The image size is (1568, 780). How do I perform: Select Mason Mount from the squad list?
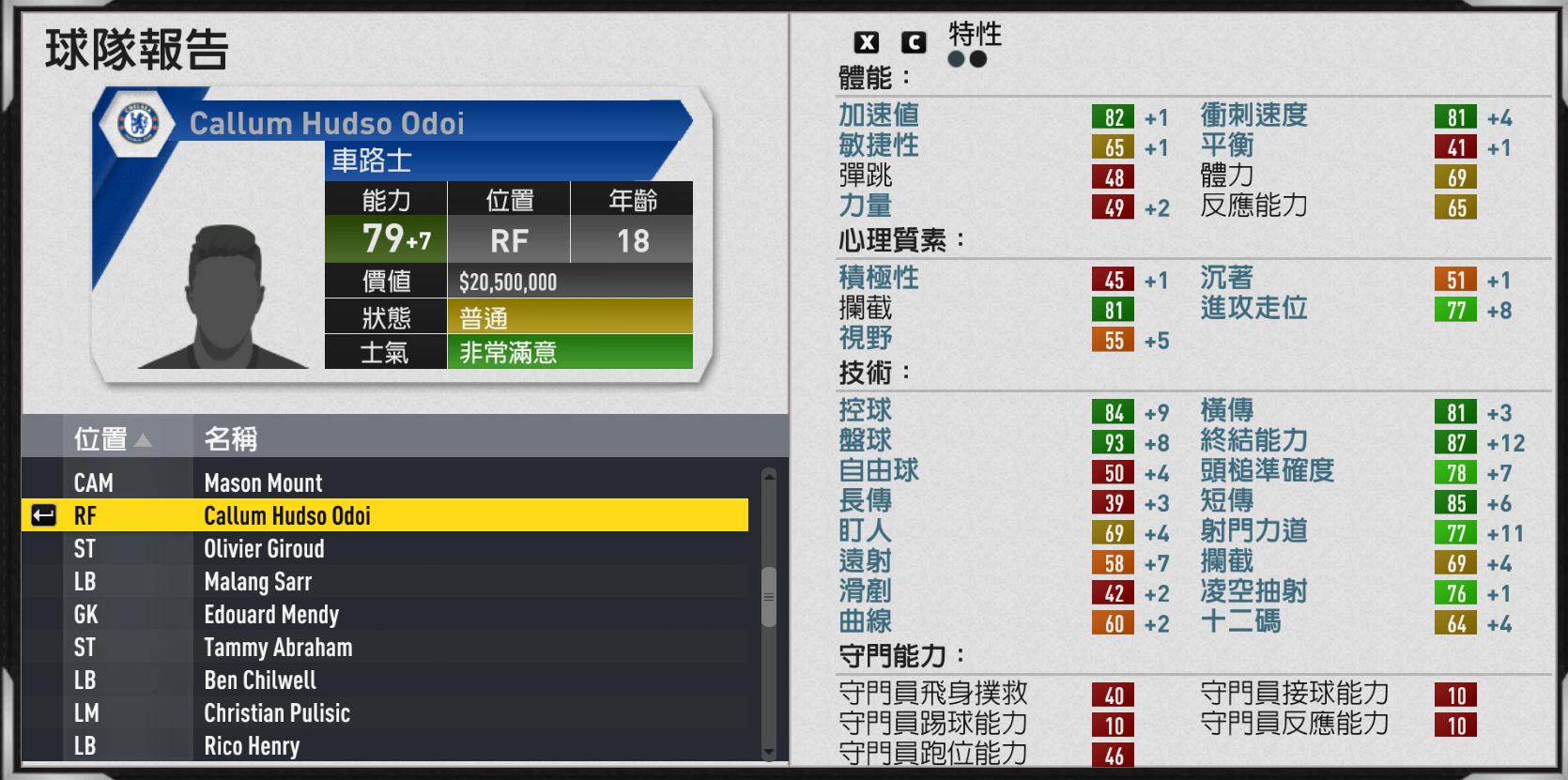click(263, 482)
